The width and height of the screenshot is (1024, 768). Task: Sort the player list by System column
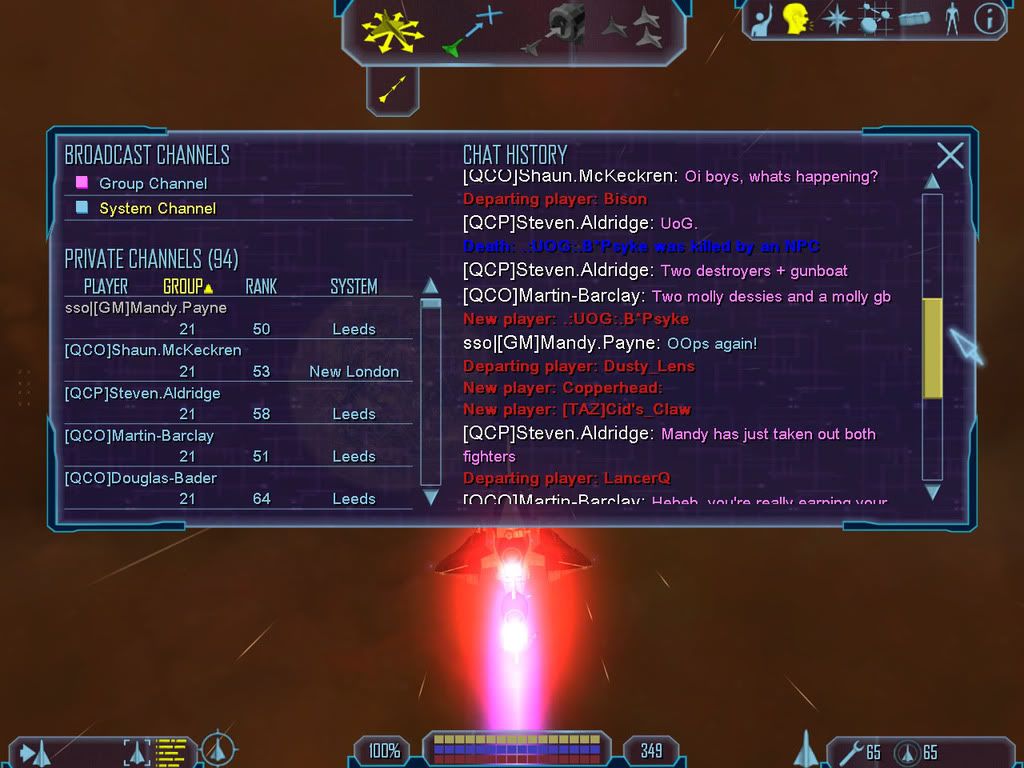click(353, 287)
